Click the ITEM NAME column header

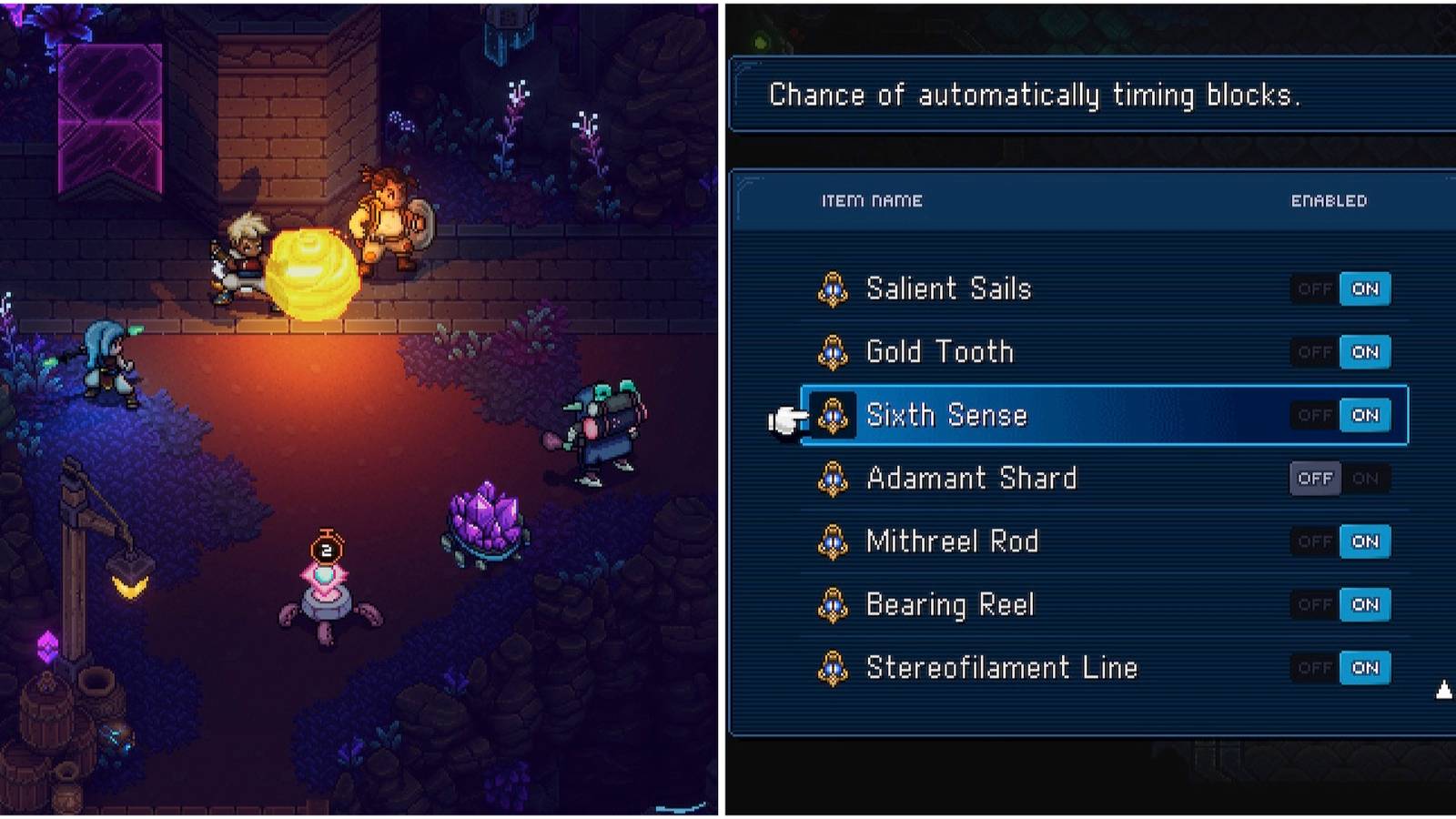875,200
